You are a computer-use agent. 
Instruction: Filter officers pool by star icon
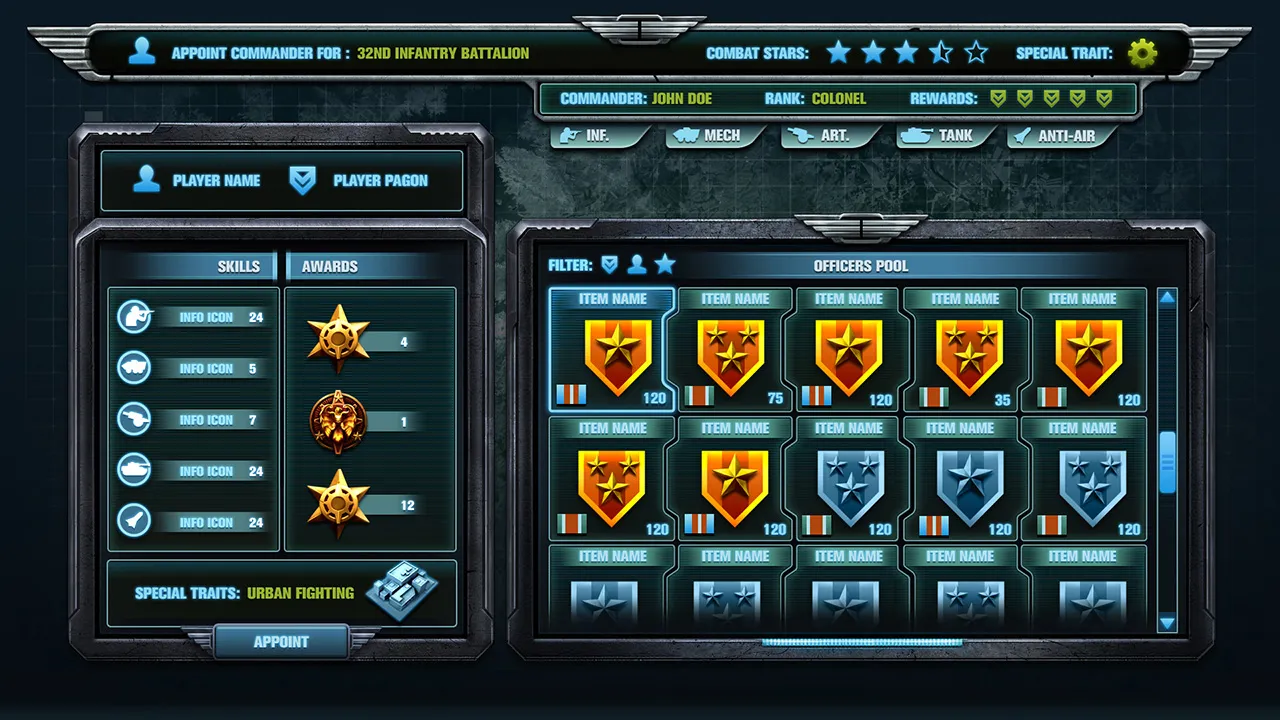(x=665, y=265)
